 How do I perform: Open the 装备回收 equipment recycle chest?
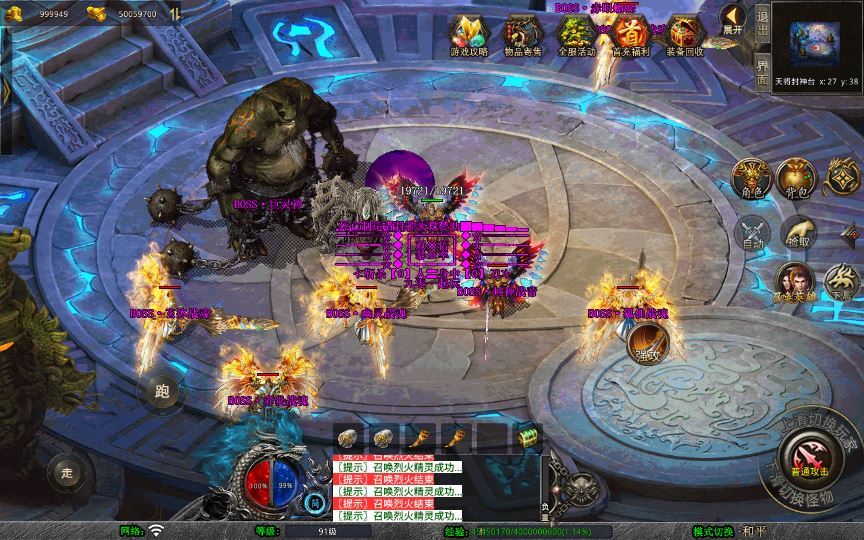pos(684,32)
